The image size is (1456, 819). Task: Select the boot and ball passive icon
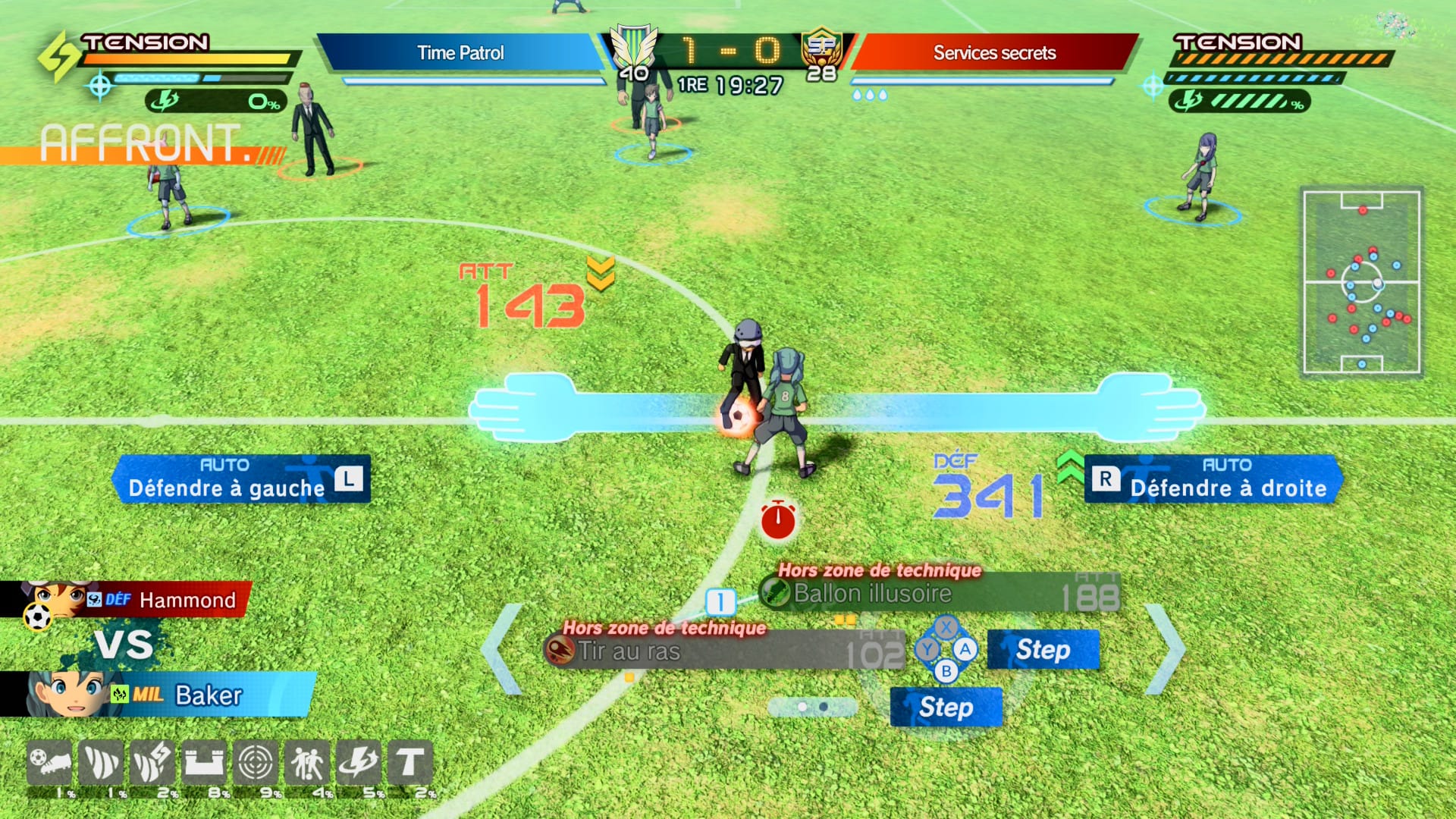coord(49,762)
